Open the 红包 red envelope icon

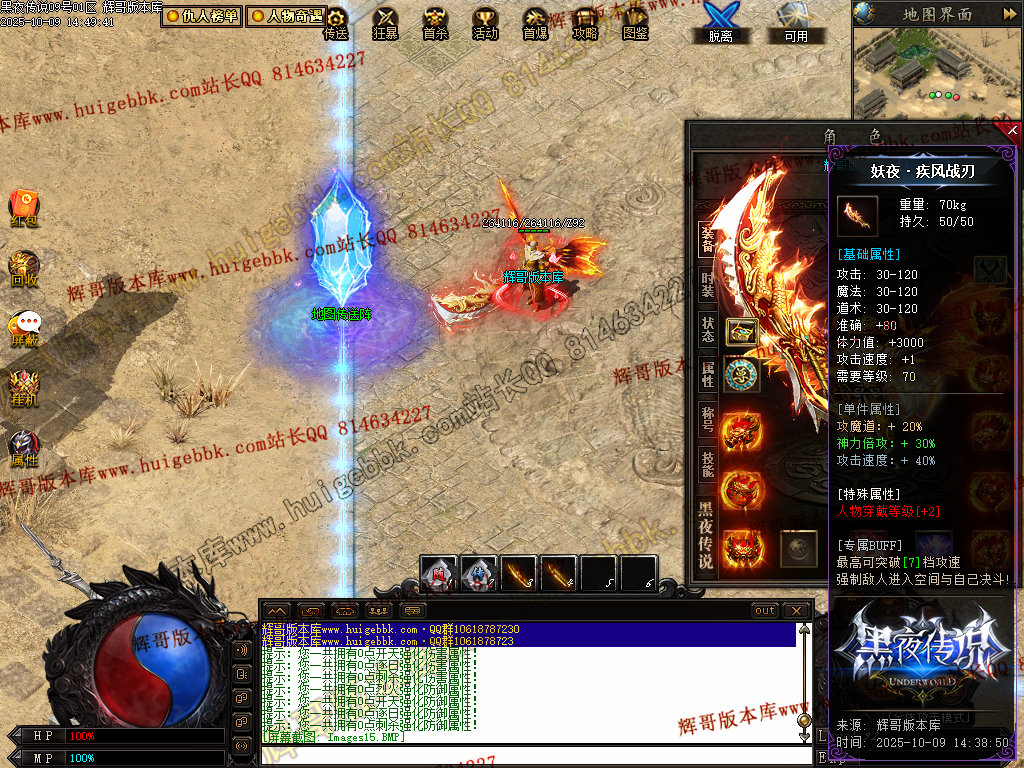pyautogui.click(x=24, y=206)
